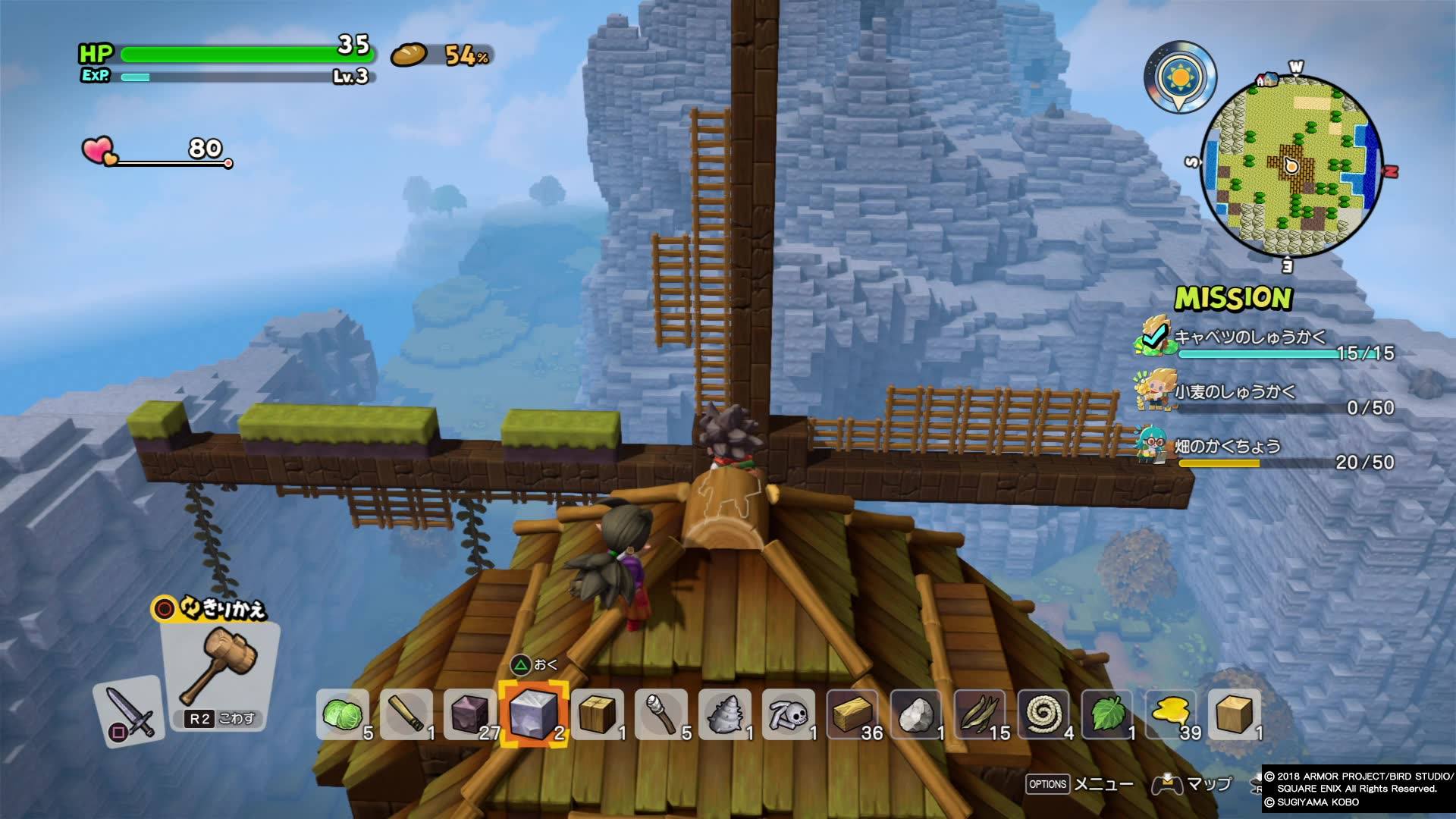Select the cabbage hotbar slot
The height and width of the screenshot is (819, 1456).
click(343, 714)
